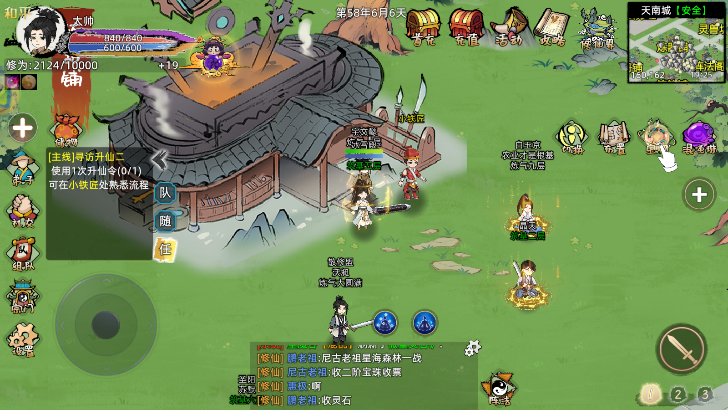Expand the left-side plus button menu
Viewport: 728px width, 410px height.
[22, 127]
